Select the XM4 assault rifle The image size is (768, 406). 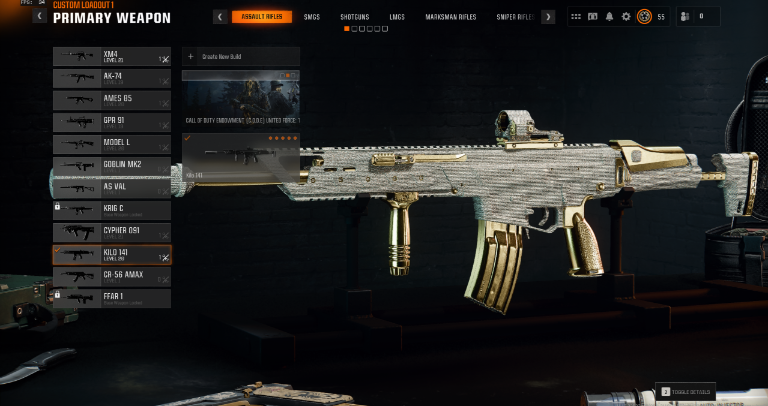[x=111, y=57]
